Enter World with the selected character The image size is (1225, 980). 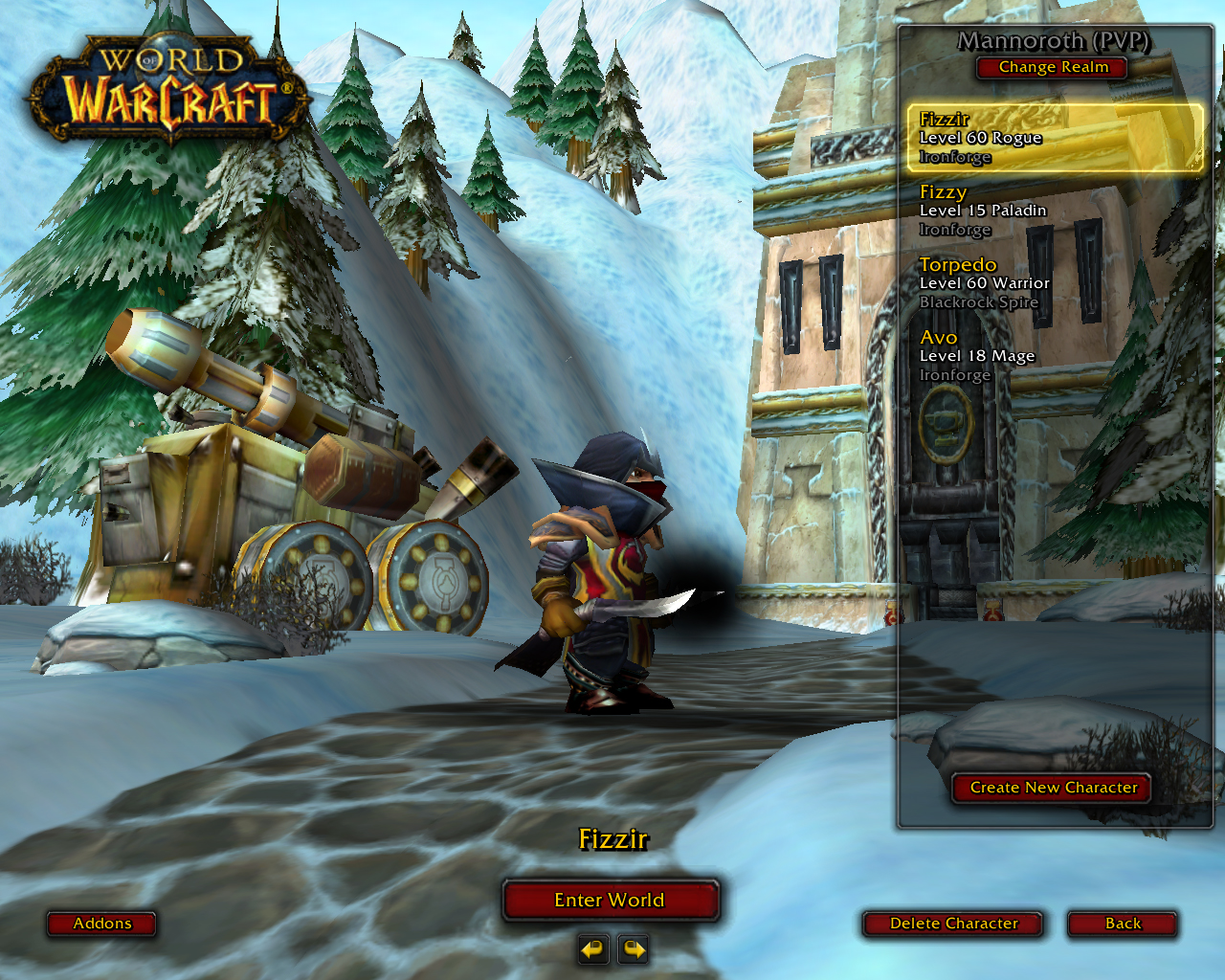tap(610, 900)
